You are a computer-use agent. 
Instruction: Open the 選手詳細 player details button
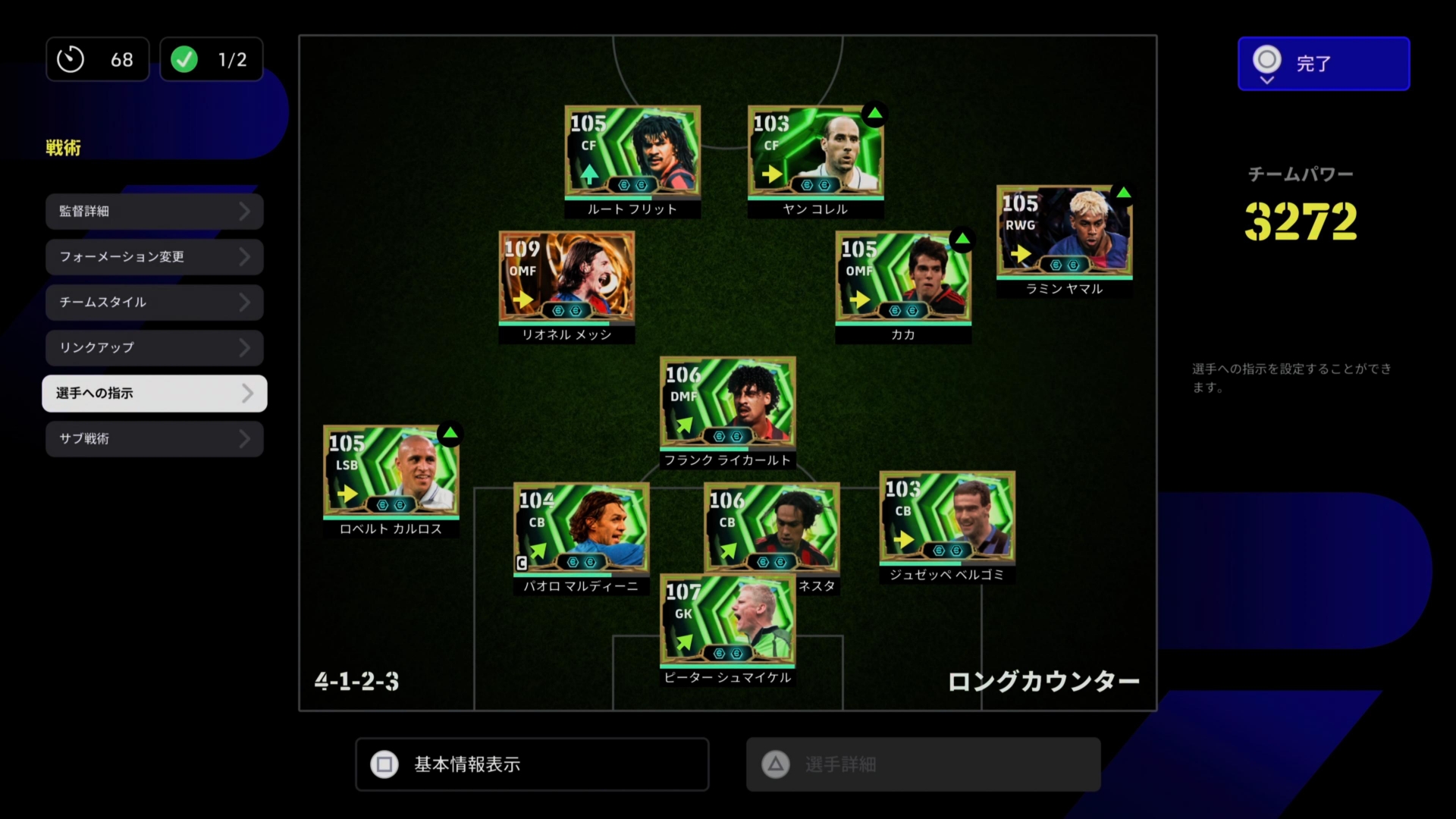(923, 764)
